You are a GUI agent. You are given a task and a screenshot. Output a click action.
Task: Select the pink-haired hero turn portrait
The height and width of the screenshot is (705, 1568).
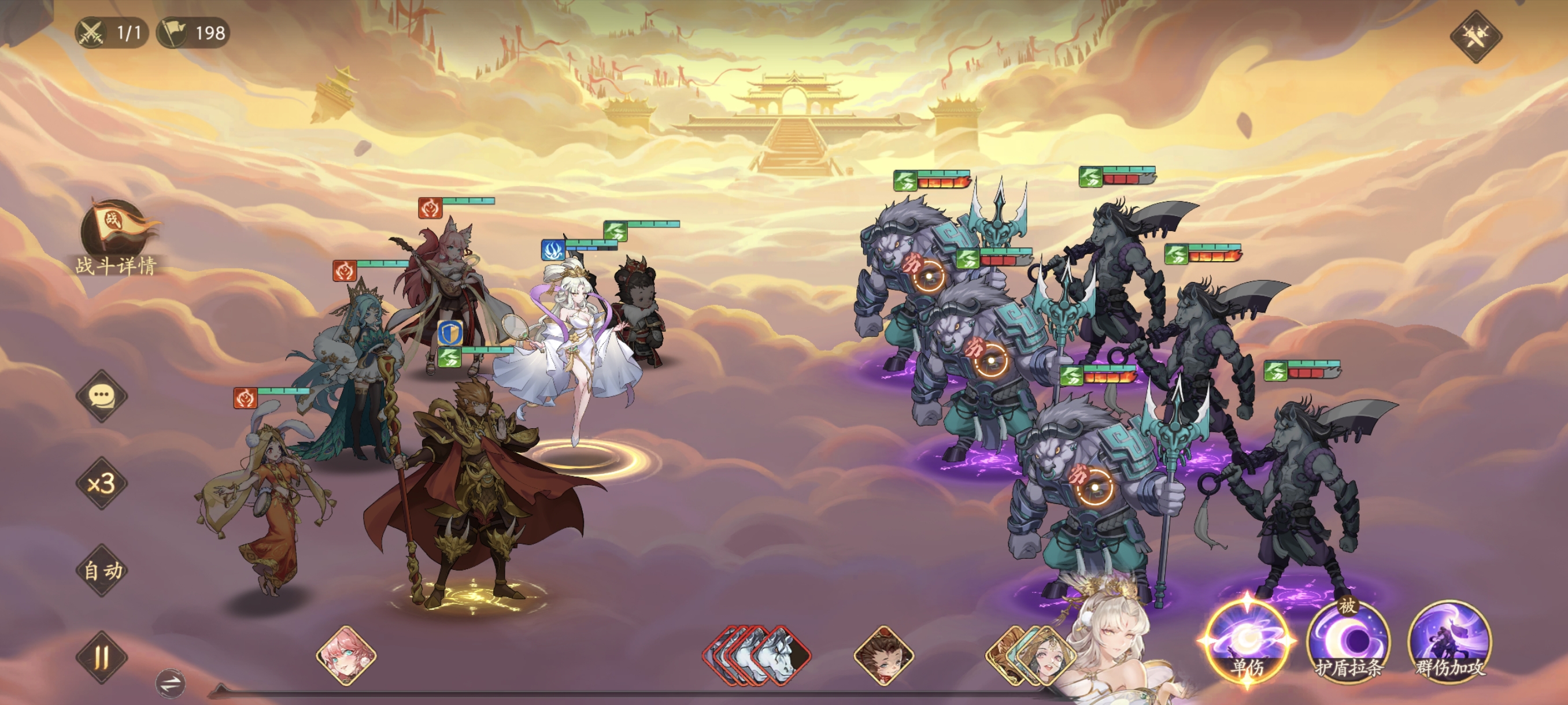pyautogui.click(x=346, y=656)
